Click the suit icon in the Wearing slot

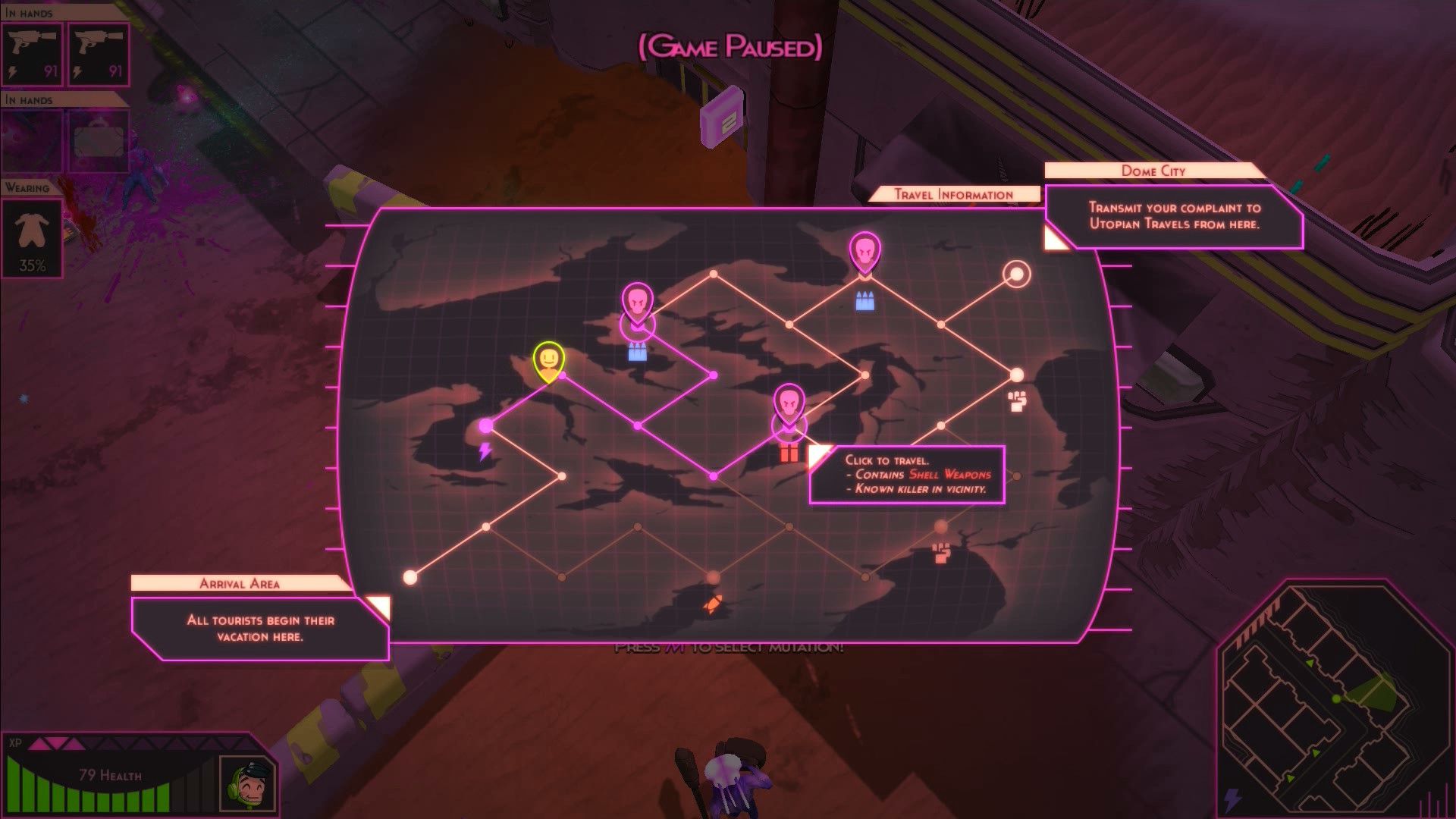click(x=30, y=235)
